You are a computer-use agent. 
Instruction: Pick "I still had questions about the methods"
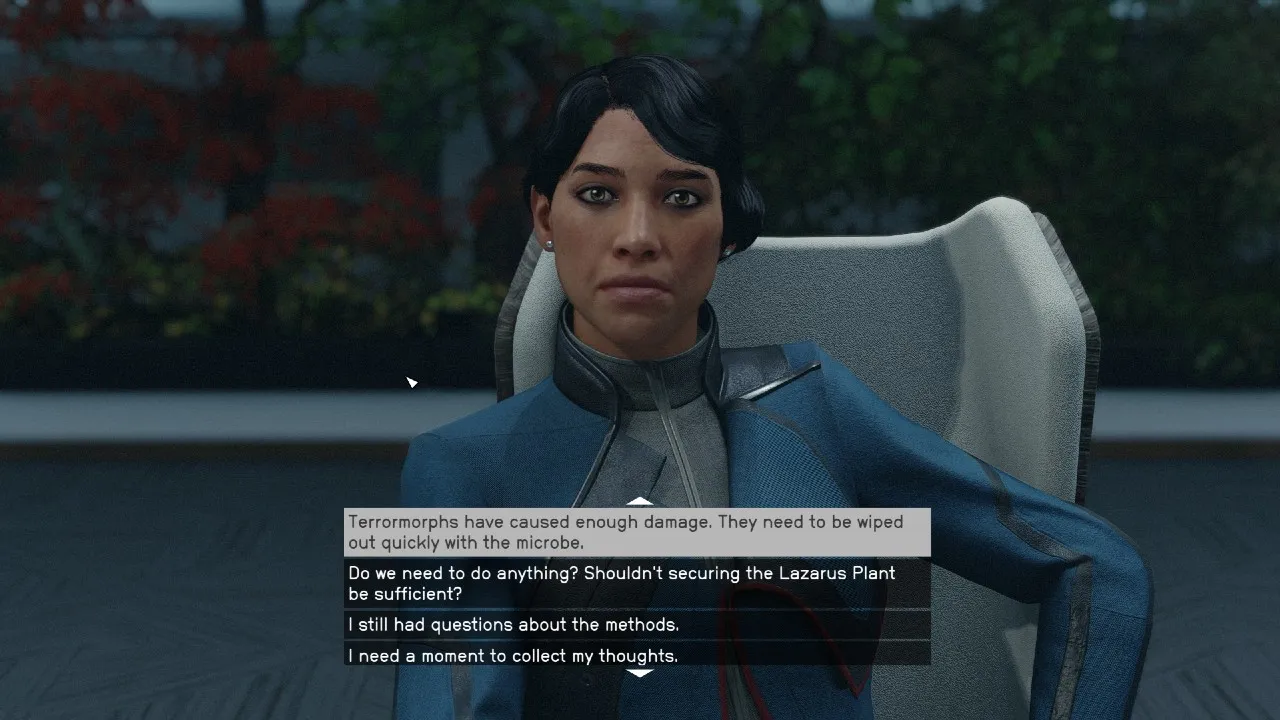click(637, 625)
